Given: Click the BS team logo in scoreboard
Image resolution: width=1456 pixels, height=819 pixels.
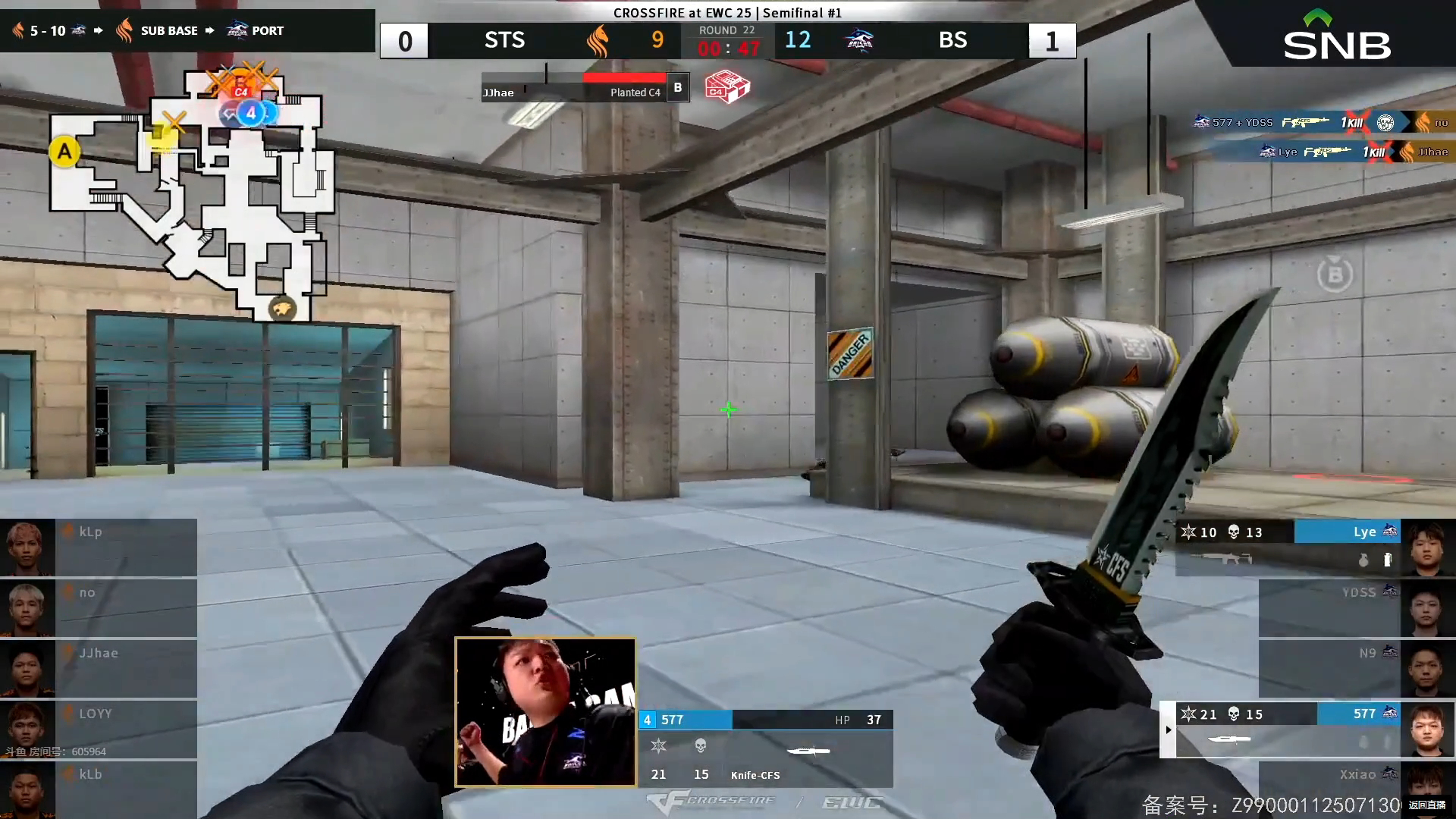Looking at the screenshot, I should point(859,40).
